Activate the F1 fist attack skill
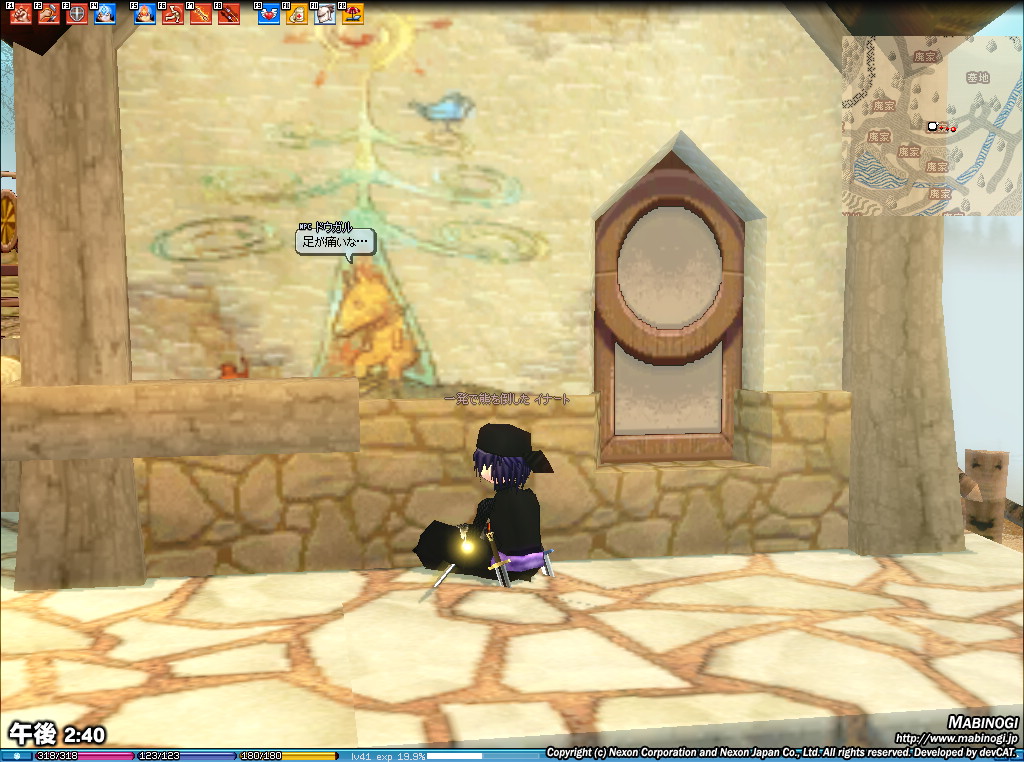This screenshot has height=762, width=1024. click(x=20, y=14)
